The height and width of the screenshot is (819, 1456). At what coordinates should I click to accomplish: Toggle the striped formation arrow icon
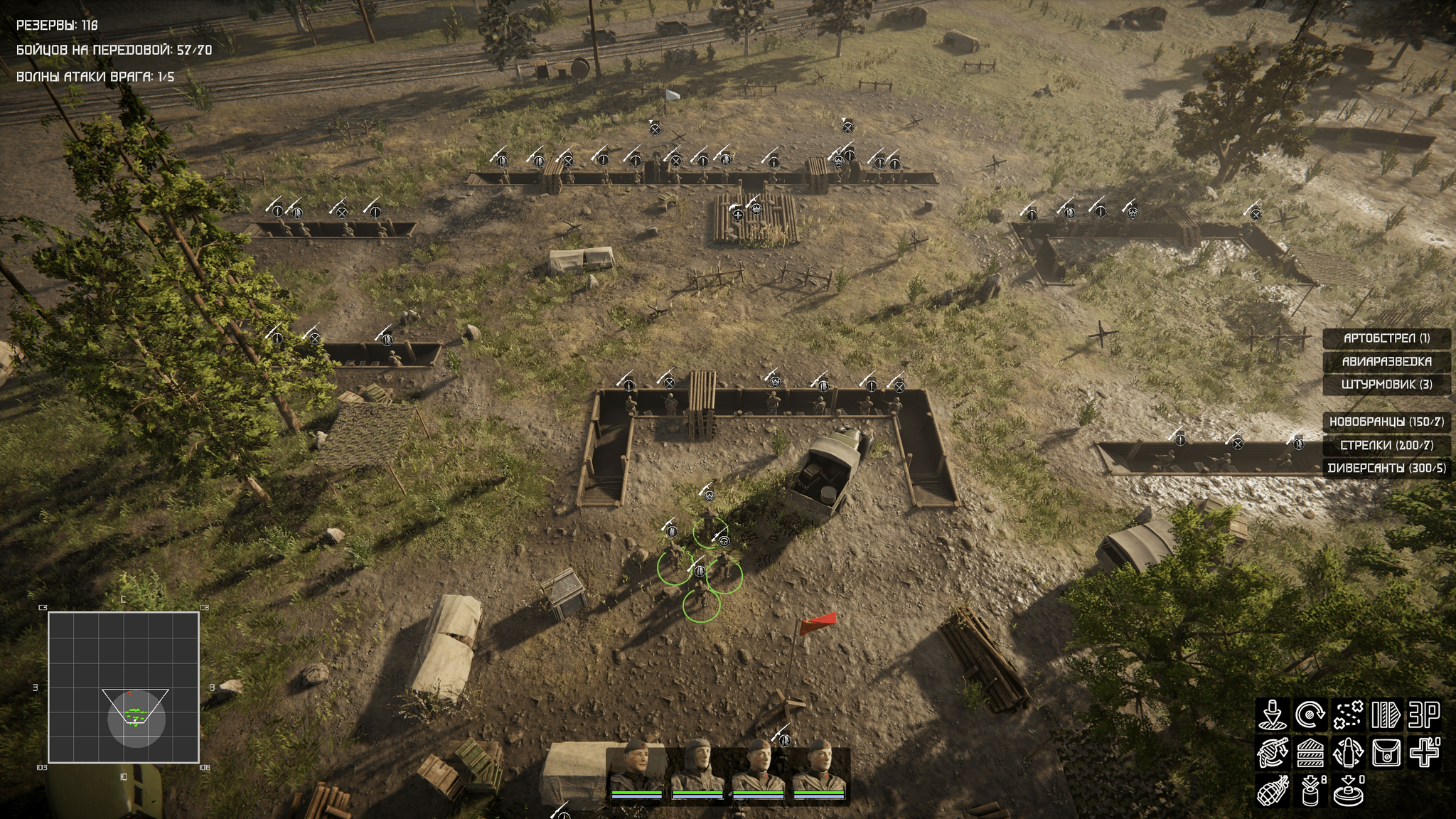pyautogui.click(x=1386, y=715)
